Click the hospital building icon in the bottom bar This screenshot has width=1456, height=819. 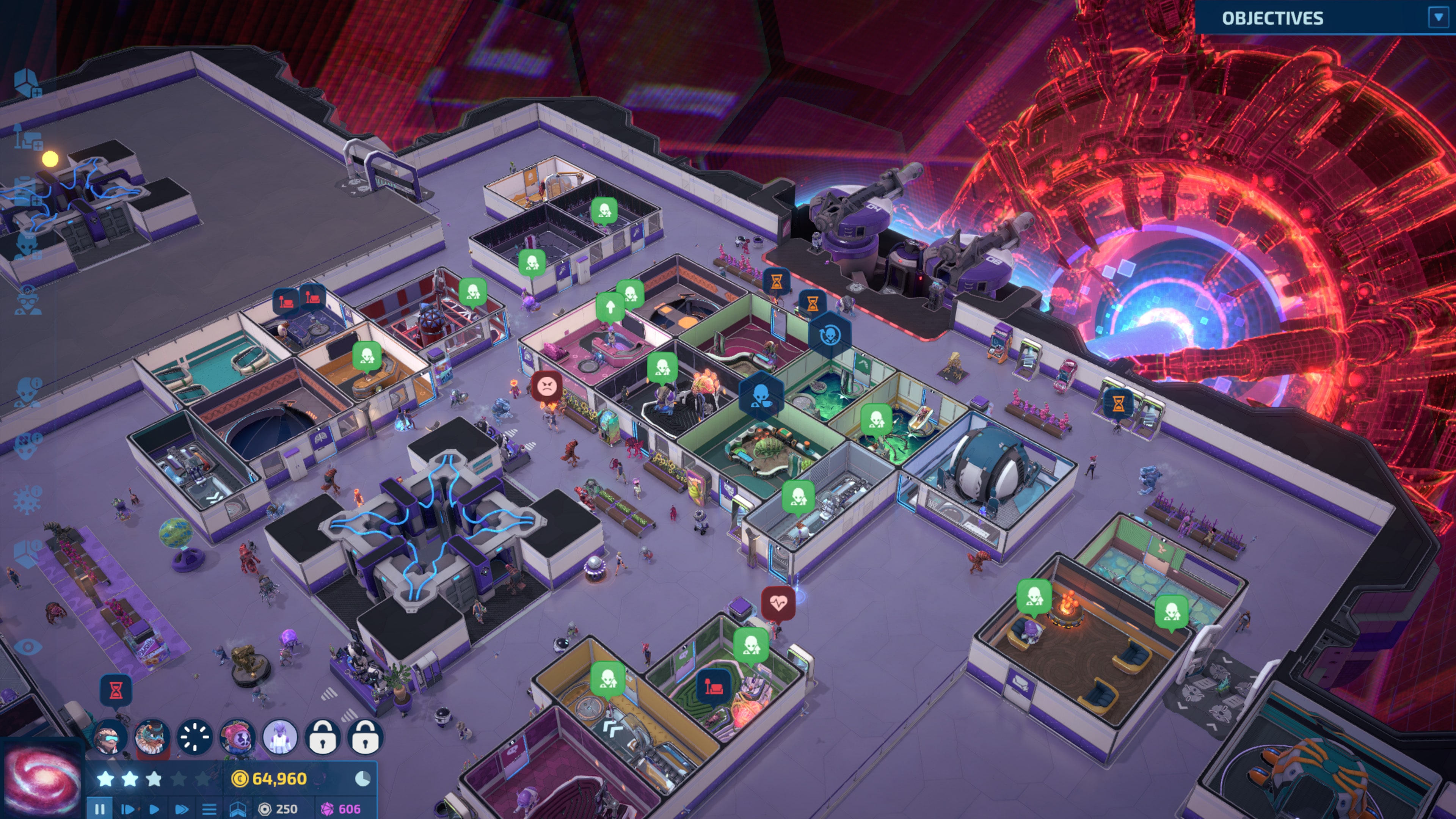click(x=240, y=810)
